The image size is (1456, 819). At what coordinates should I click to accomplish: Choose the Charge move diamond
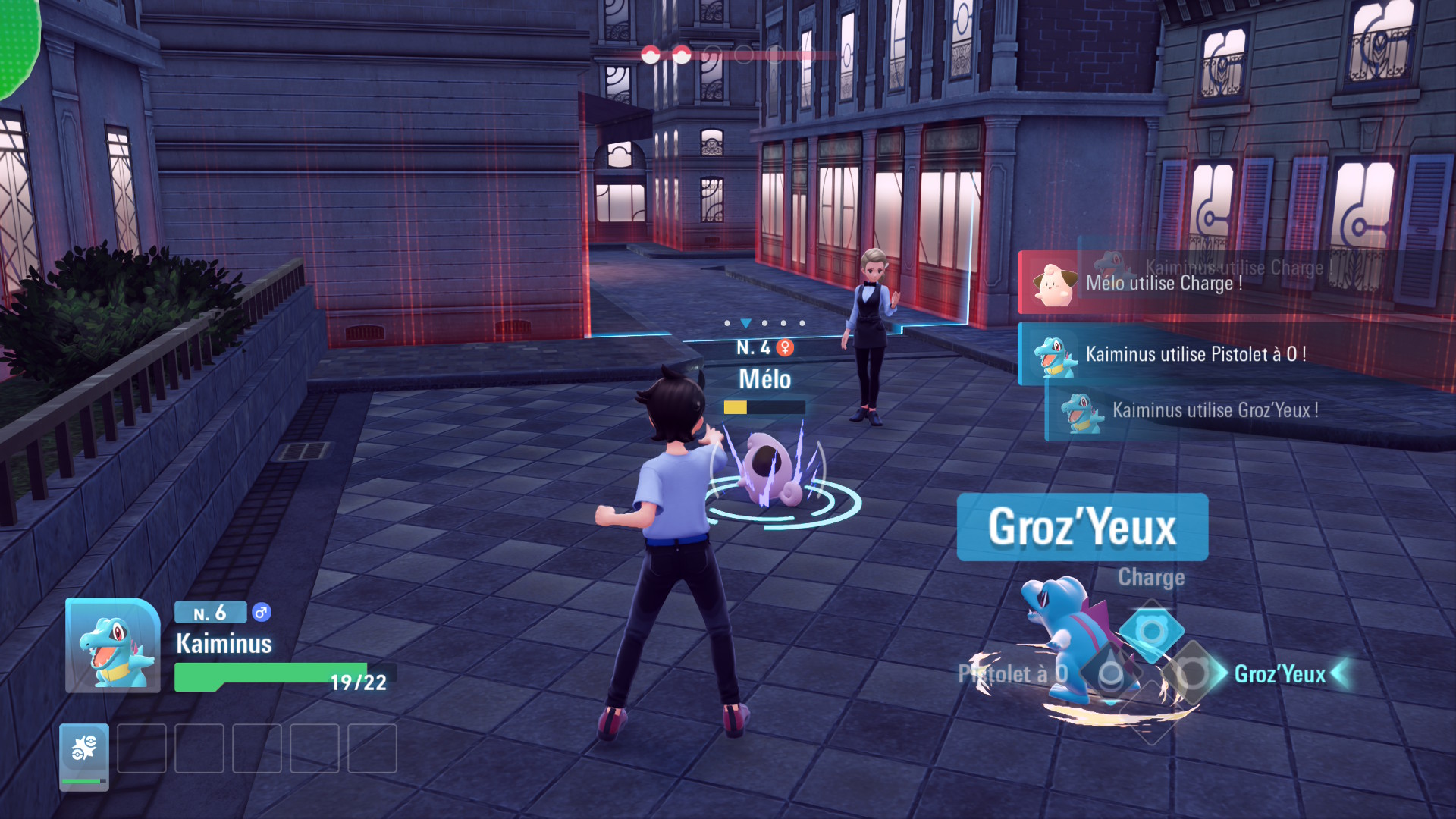1151,630
